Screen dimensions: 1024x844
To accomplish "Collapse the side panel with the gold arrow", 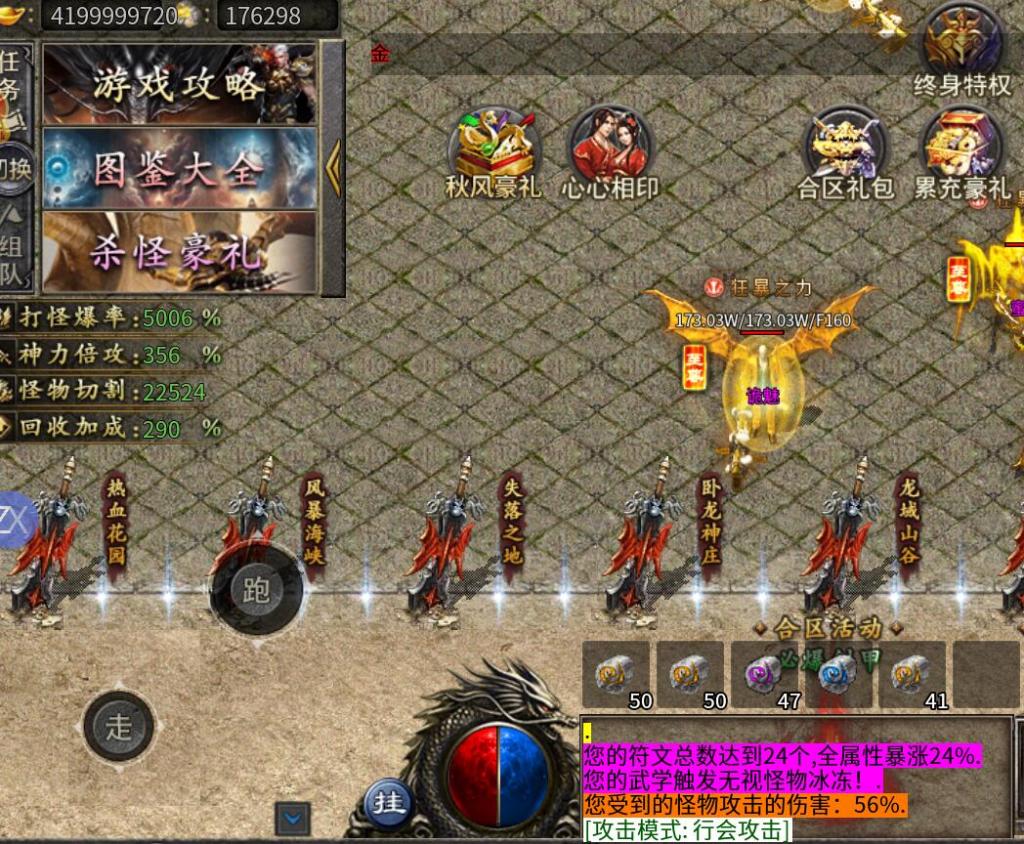I will coord(333,168).
